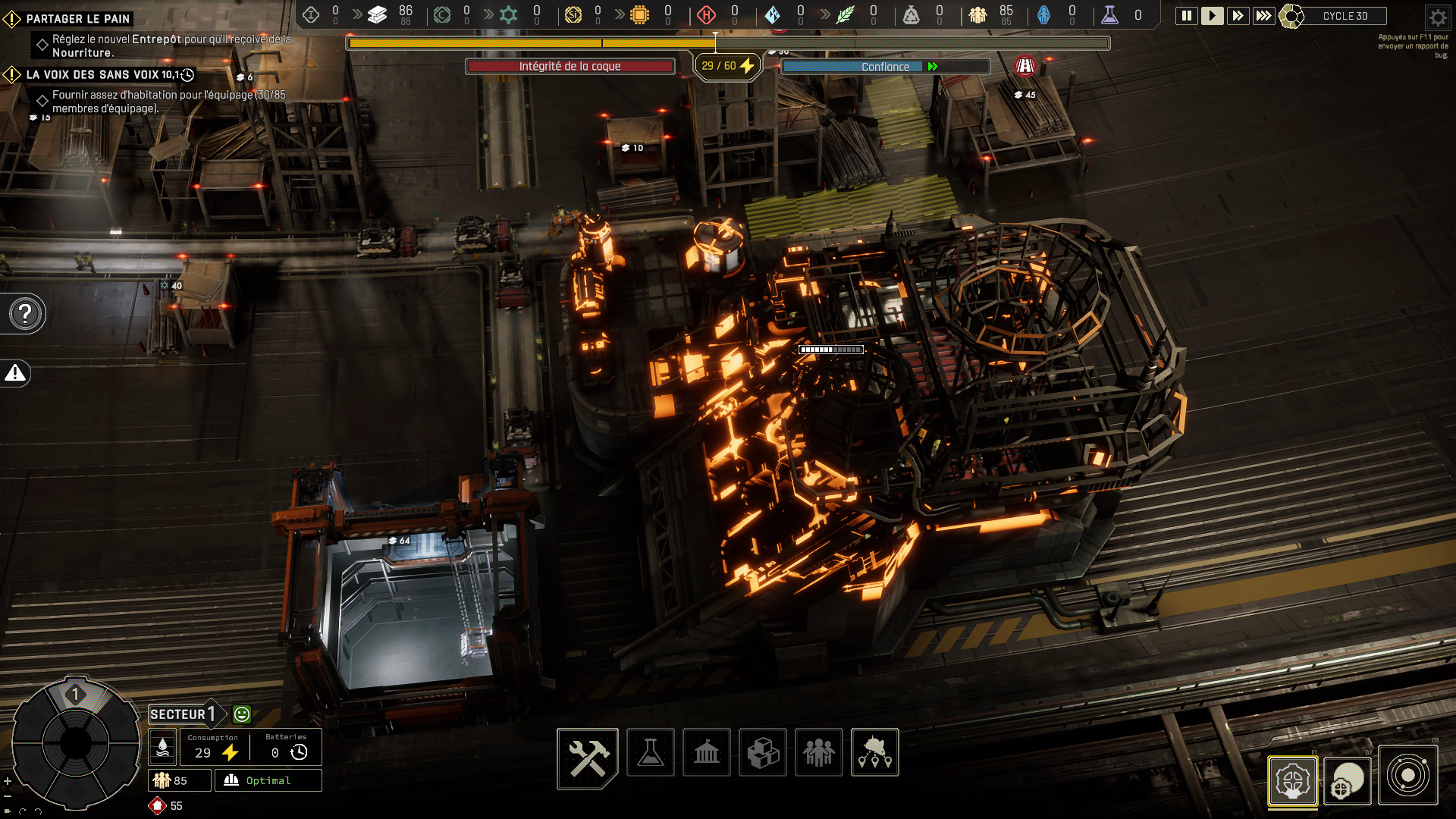The width and height of the screenshot is (1456, 819).
Task: Open the 'Partager le pain' objective
Action: click(x=78, y=19)
